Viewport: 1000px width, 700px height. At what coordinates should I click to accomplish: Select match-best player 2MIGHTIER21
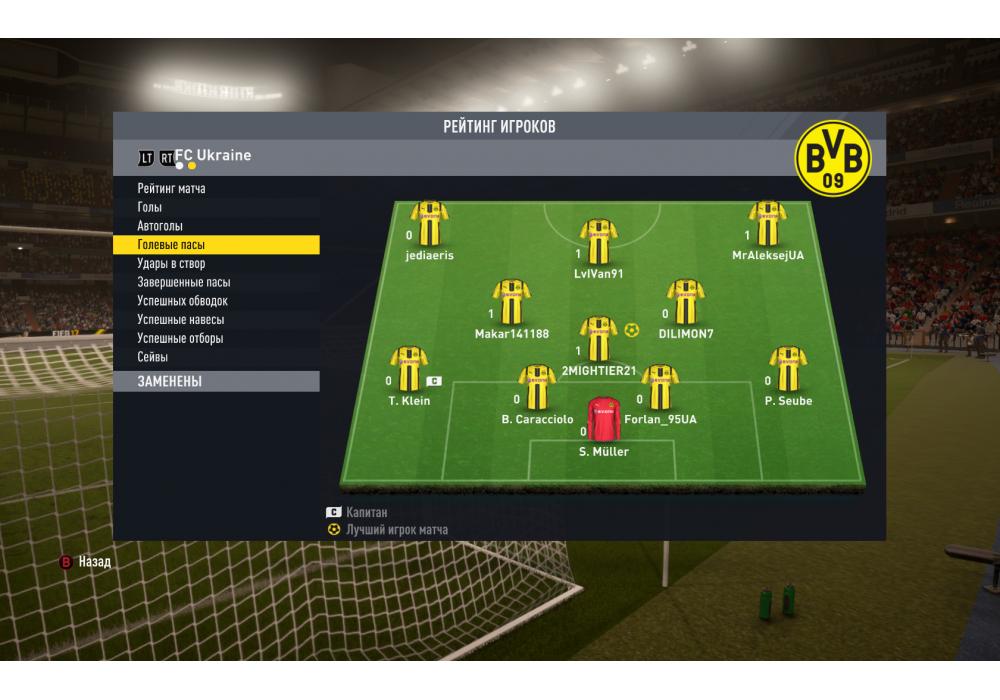pyautogui.click(x=598, y=338)
